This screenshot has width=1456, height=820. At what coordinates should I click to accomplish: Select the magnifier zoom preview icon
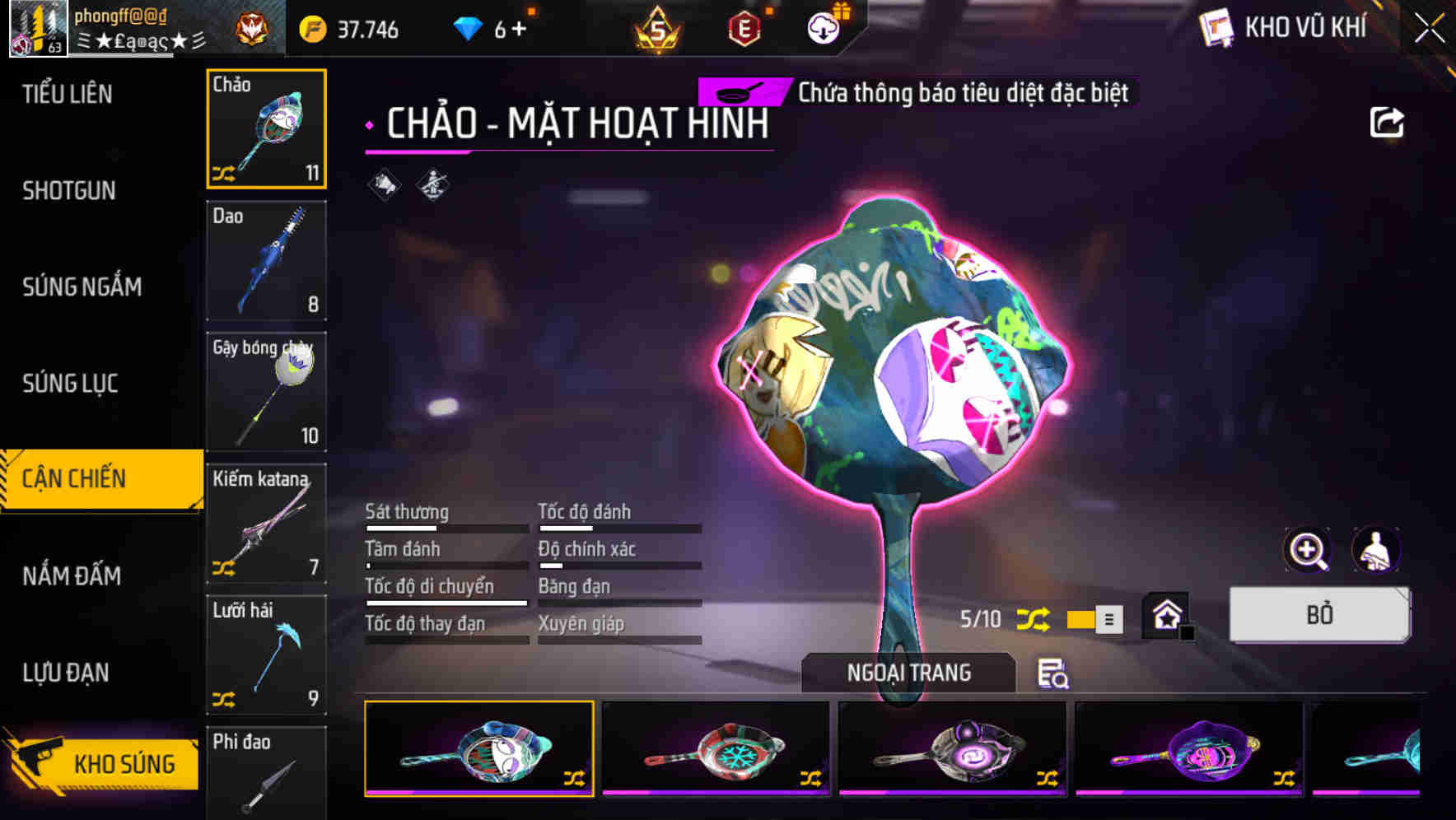click(1306, 550)
